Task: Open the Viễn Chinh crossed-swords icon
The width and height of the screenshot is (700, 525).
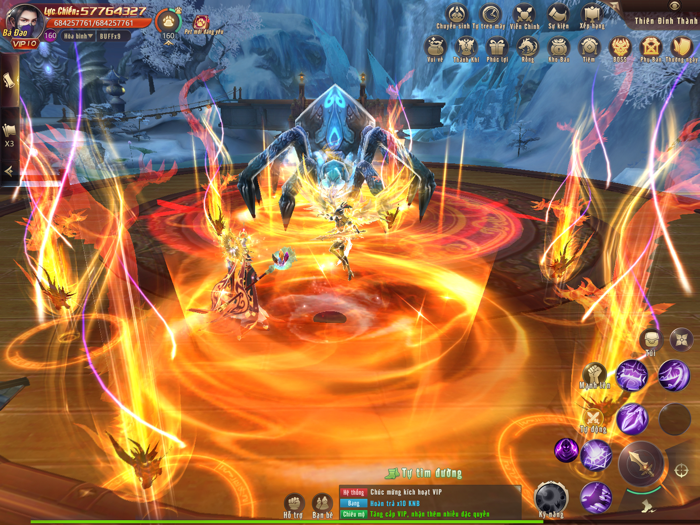Action: 525,14
